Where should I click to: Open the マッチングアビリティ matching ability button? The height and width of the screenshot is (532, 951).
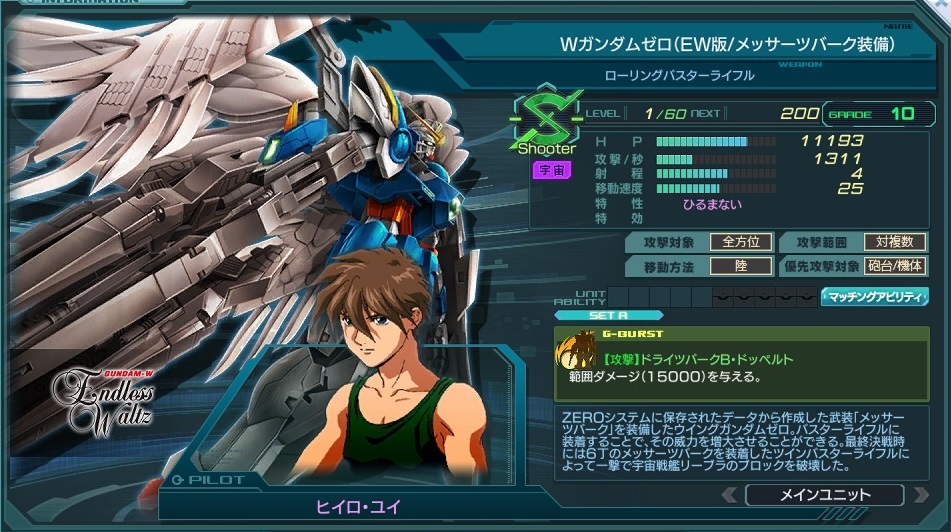coord(874,297)
